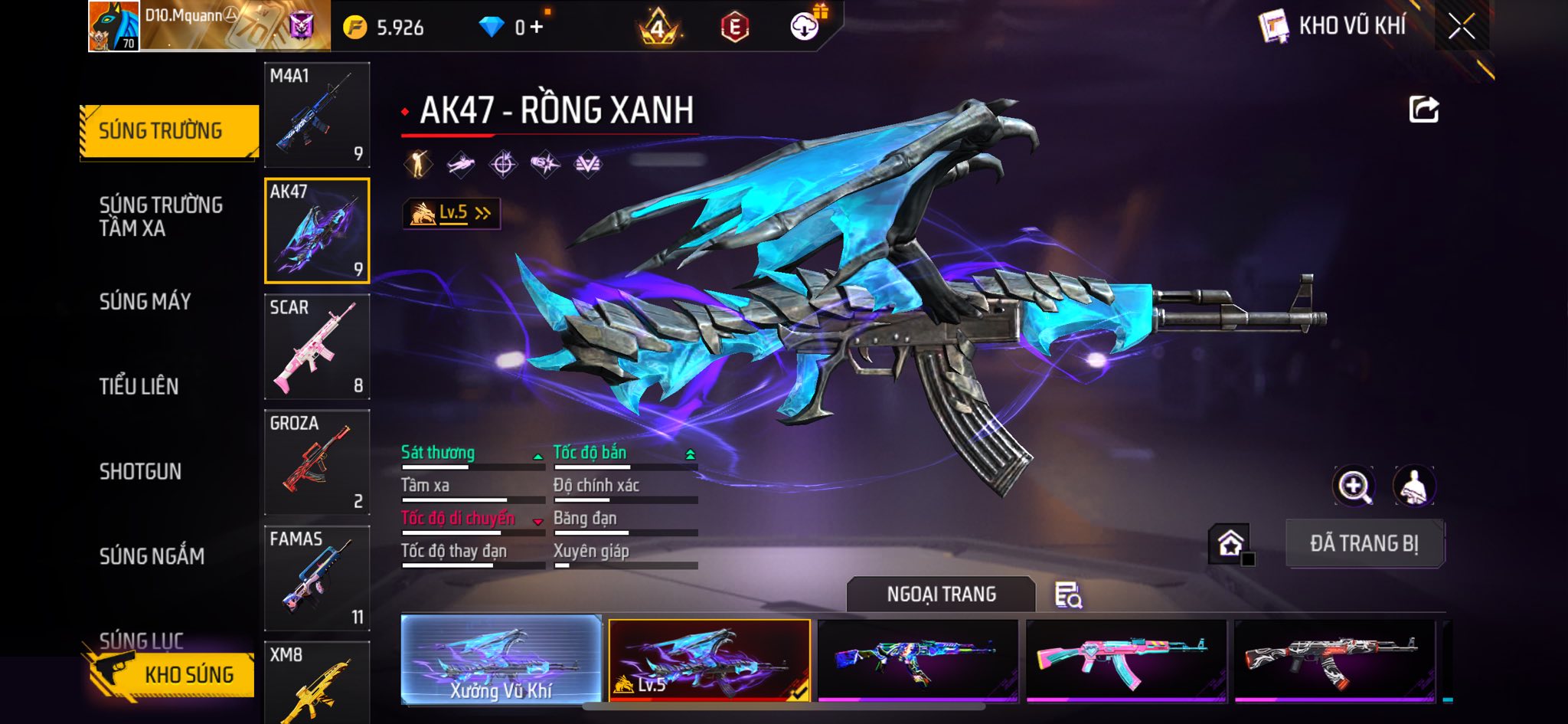Choose the red and white AK47 skin
The width and height of the screenshot is (1568, 724).
(x=1334, y=660)
